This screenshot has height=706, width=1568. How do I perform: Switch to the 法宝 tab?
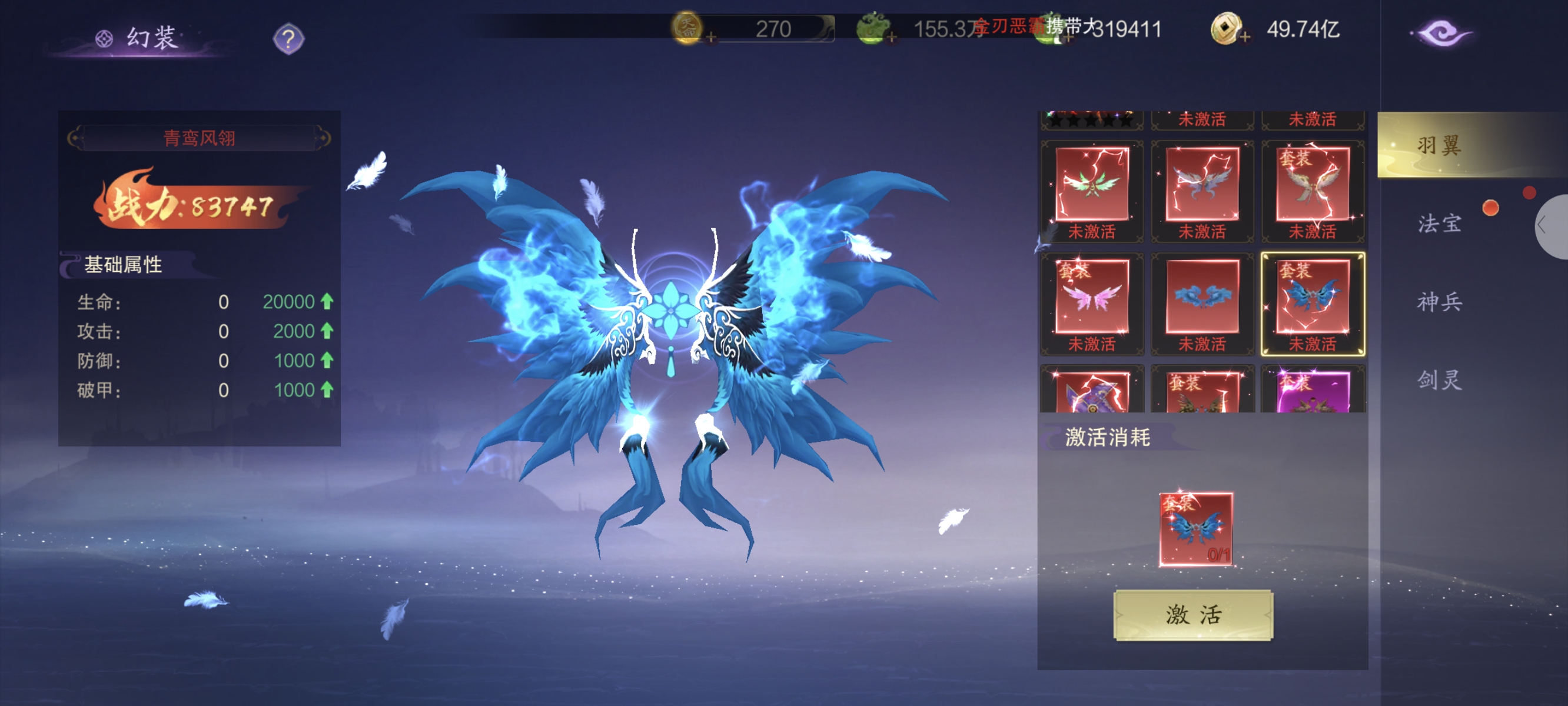1439,224
